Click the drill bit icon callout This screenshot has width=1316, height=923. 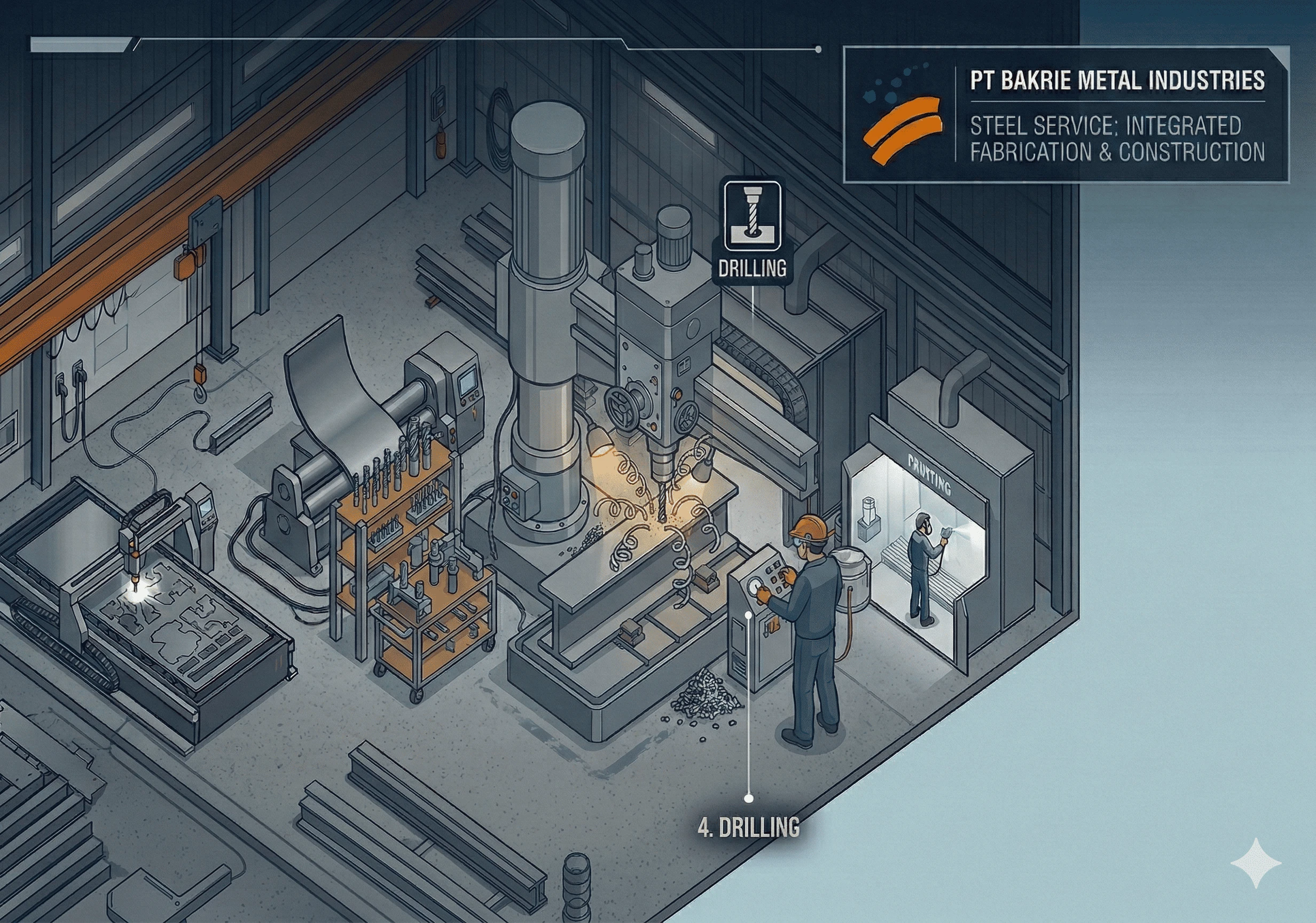click(752, 216)
